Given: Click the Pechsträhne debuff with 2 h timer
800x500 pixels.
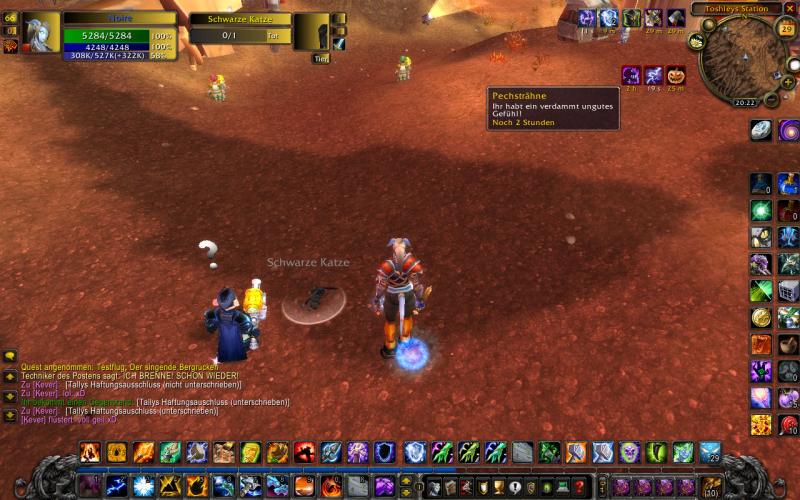Looking at the screenshot, I should pyautogui.click(x=631, y=75).
